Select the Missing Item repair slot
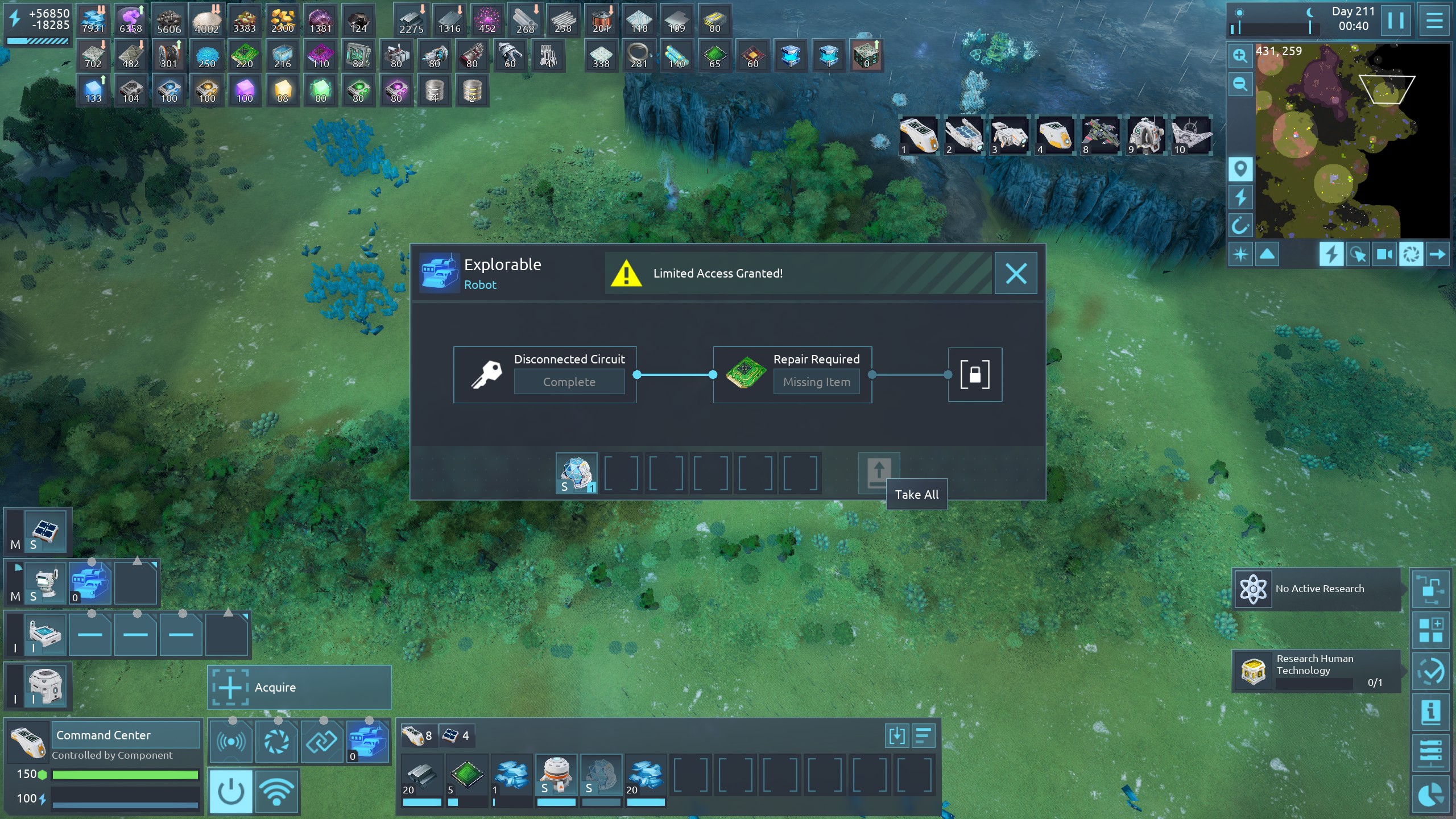 click(816, 382)
